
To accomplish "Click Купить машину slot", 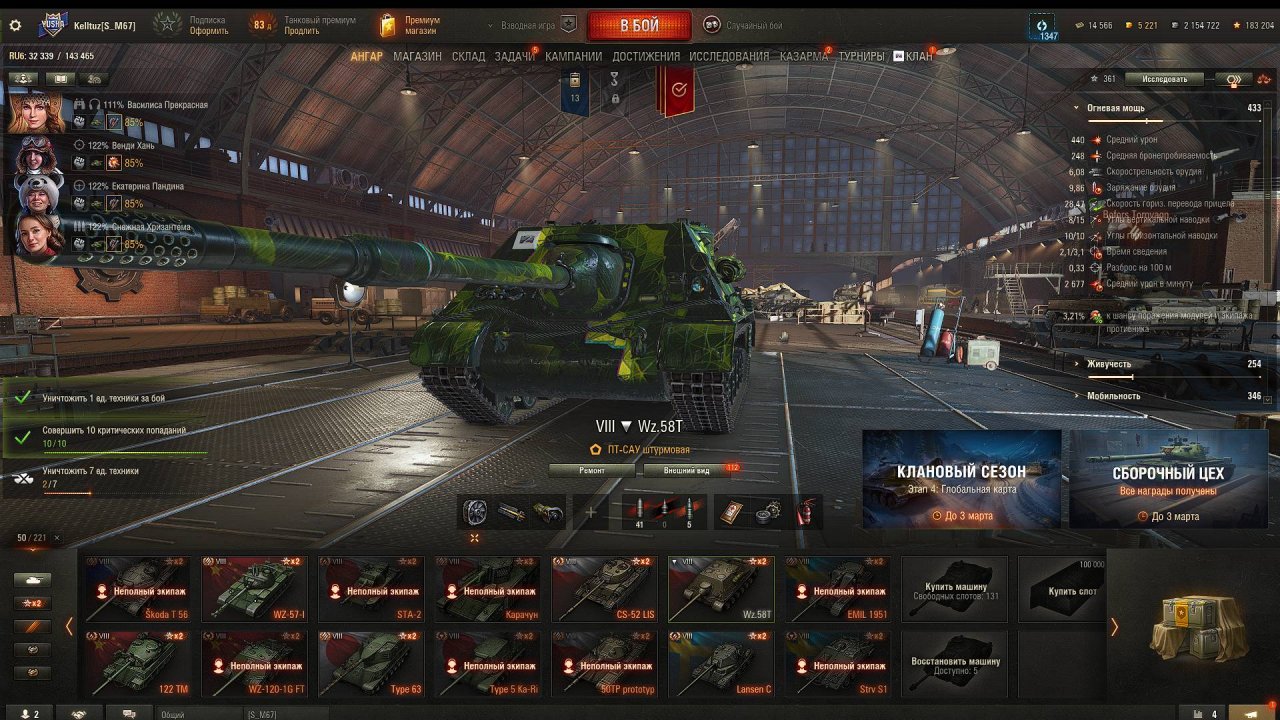I will pos(958,590).
